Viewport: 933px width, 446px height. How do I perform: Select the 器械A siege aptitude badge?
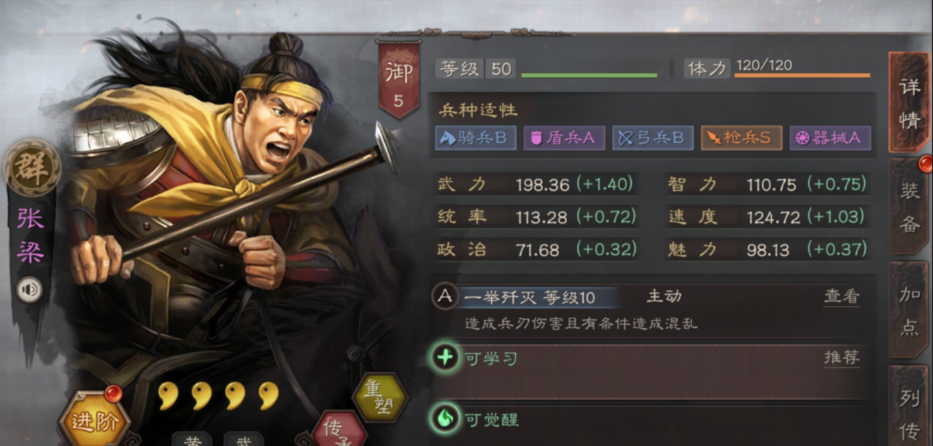pyautogui.click(x=830, y=138)
